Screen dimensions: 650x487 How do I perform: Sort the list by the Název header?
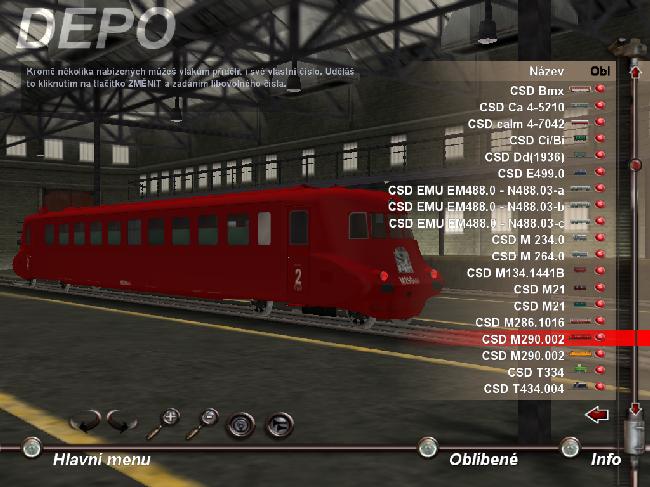[x=549, y=72]
